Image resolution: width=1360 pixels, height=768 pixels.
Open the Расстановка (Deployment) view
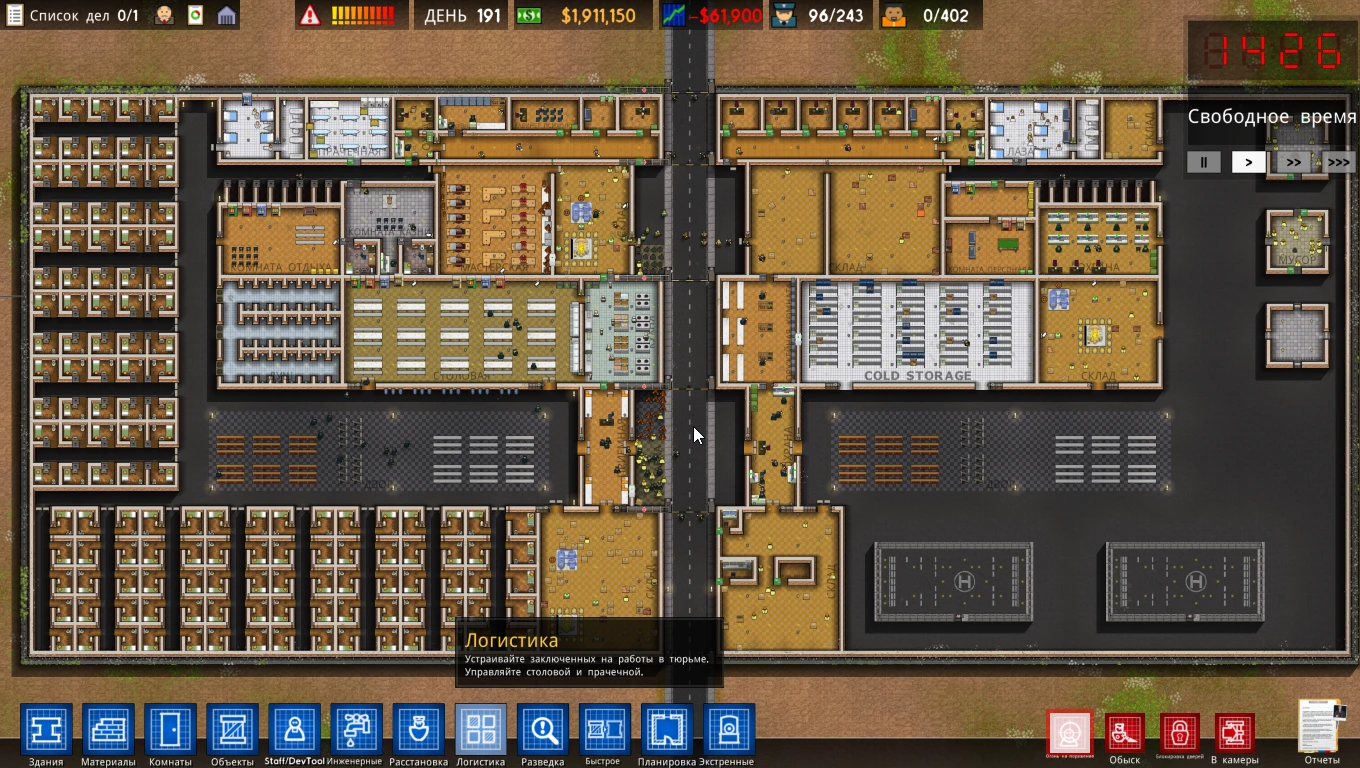[418, 730]
